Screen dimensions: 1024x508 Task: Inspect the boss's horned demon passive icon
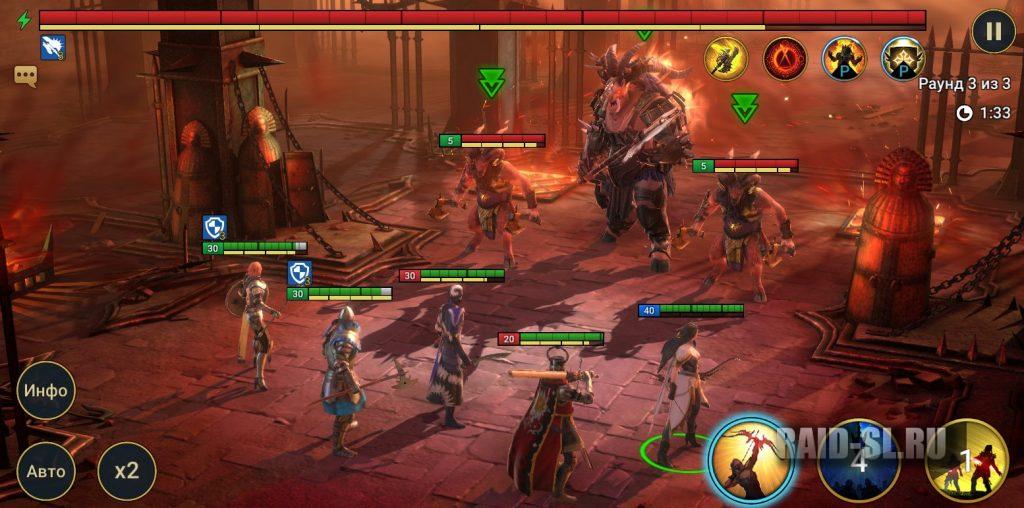(844, 58)
